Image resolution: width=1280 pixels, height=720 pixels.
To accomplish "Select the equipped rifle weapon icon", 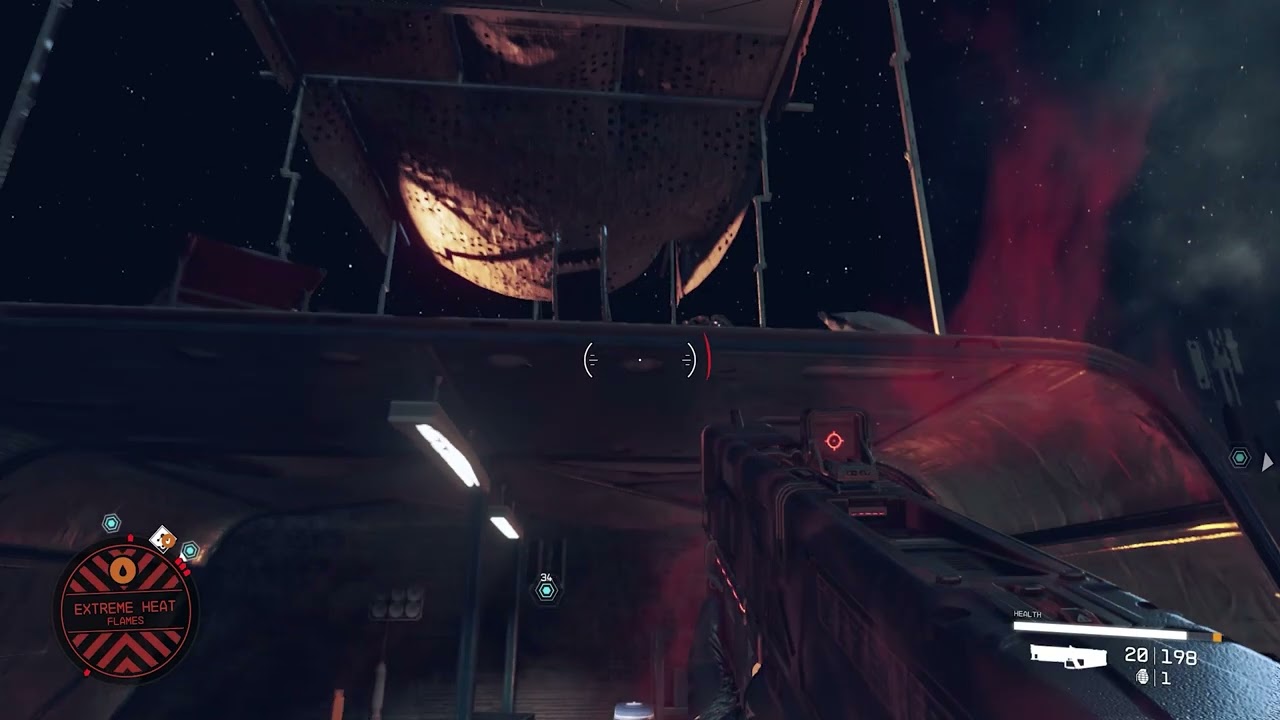I will (1068, 656).
